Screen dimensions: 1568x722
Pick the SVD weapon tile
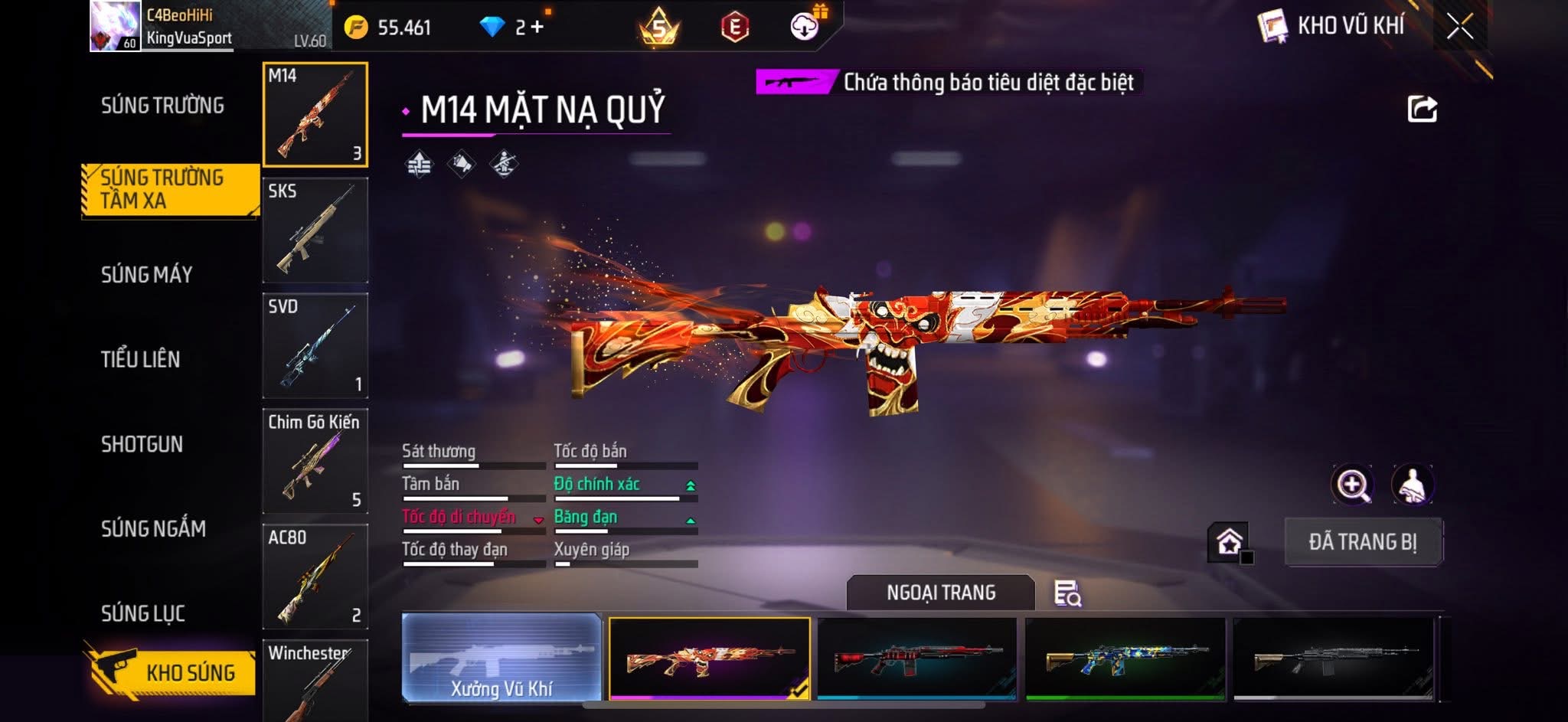(315, 346)
